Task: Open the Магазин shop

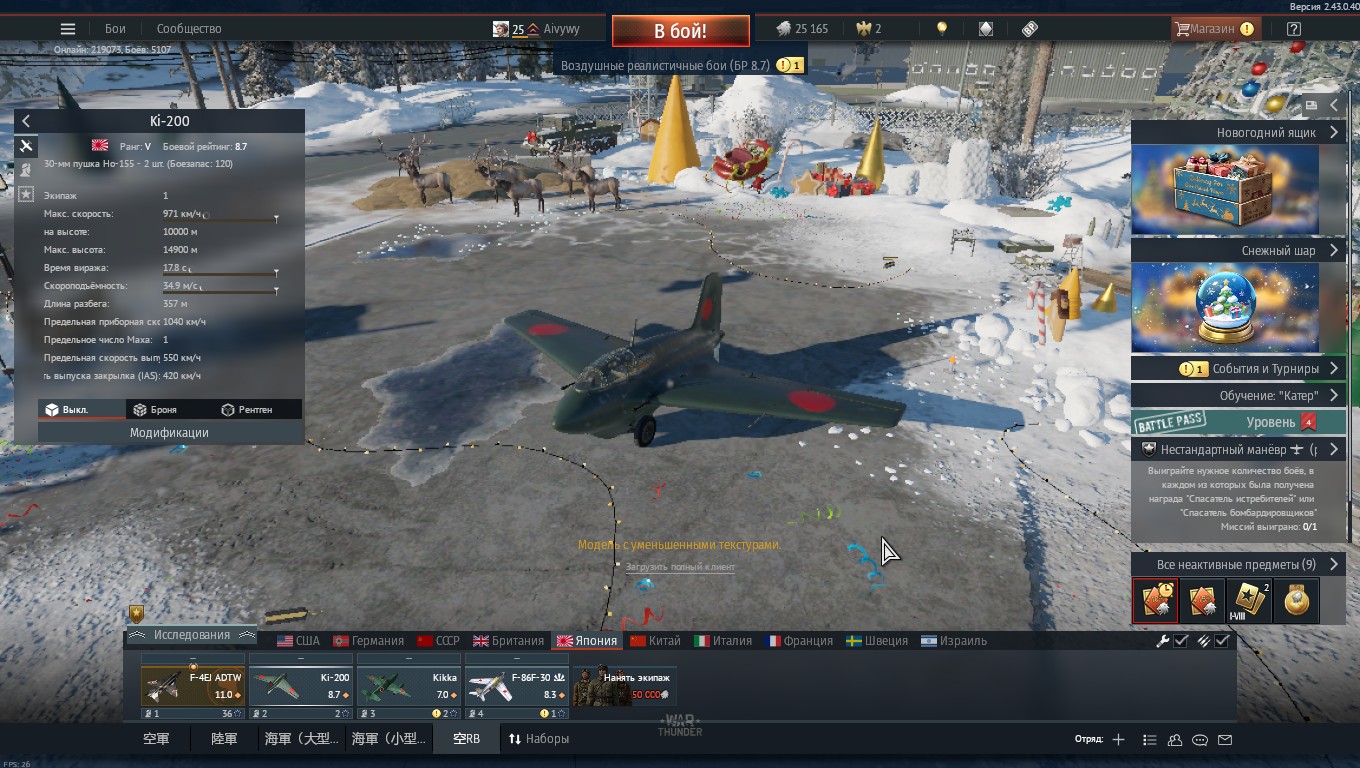Action: point(1212,29)
